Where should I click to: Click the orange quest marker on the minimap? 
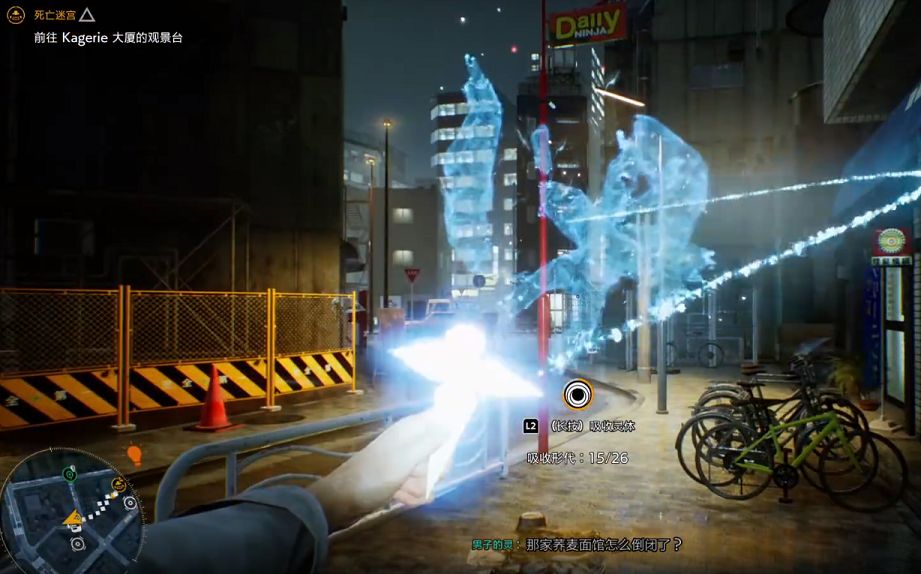118,485
